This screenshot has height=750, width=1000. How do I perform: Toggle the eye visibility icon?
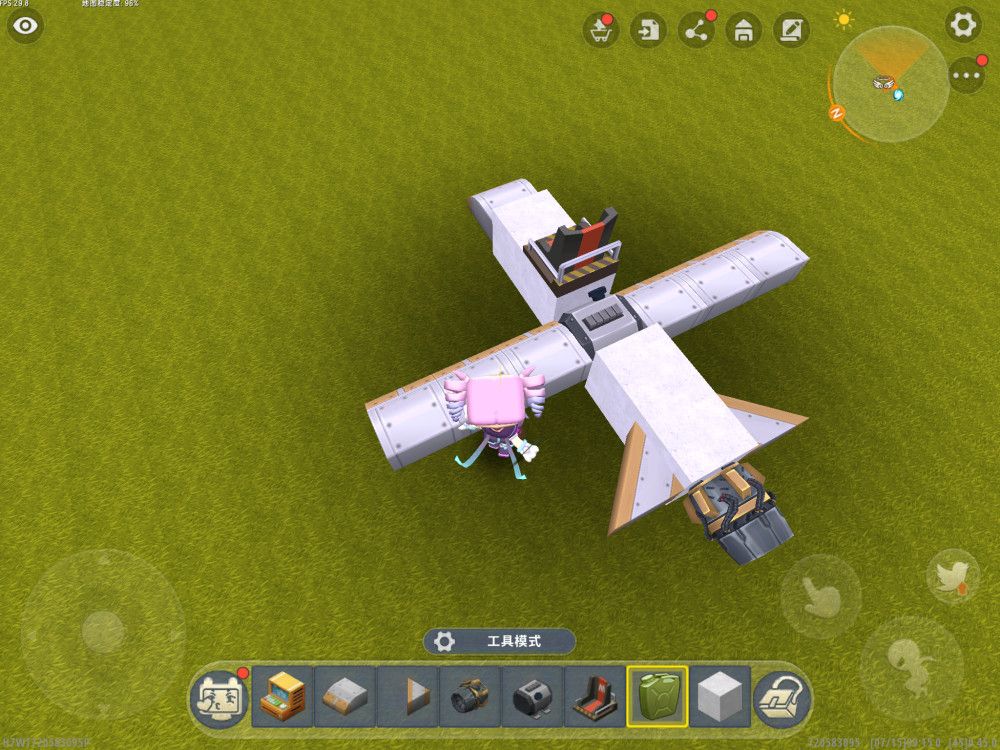[25, 25]
